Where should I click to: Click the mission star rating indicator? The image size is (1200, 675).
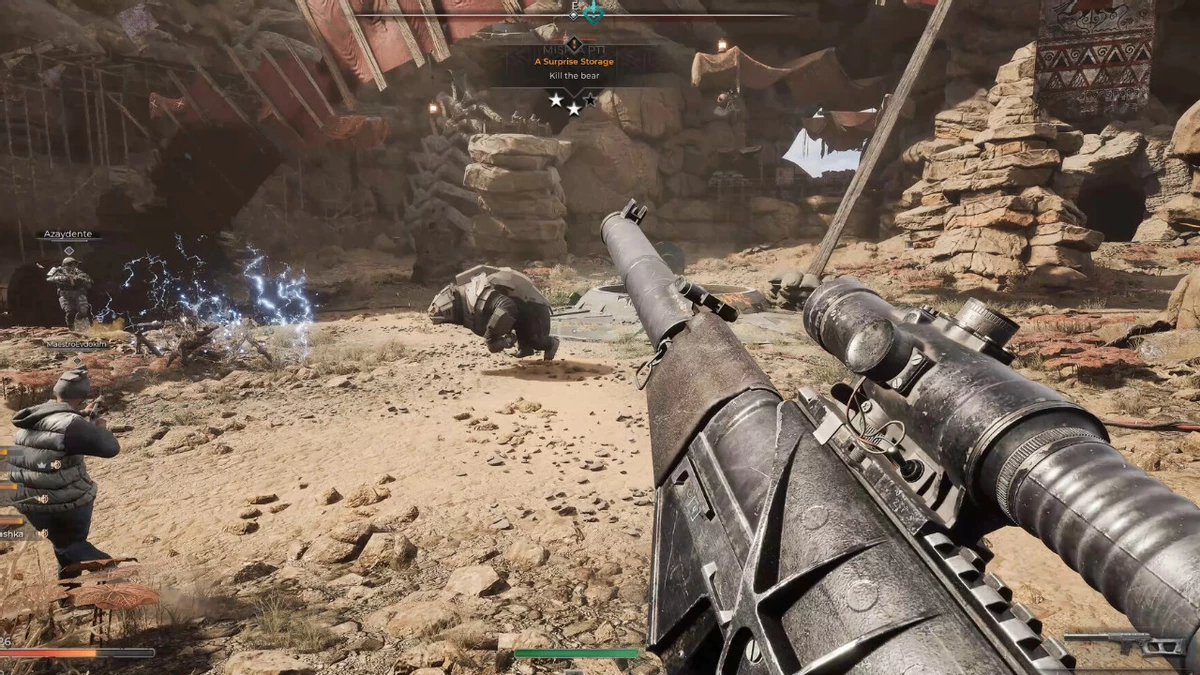click(573, 101)
